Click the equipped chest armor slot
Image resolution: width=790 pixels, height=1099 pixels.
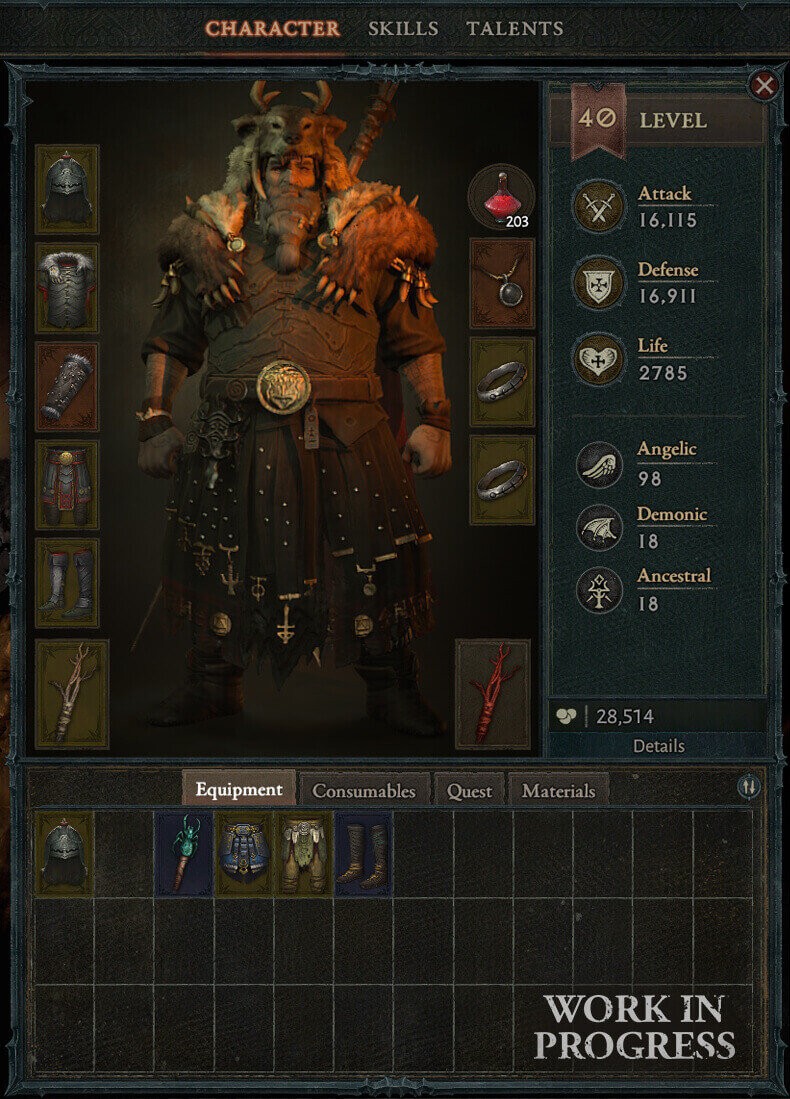click(x=67, y=288)
